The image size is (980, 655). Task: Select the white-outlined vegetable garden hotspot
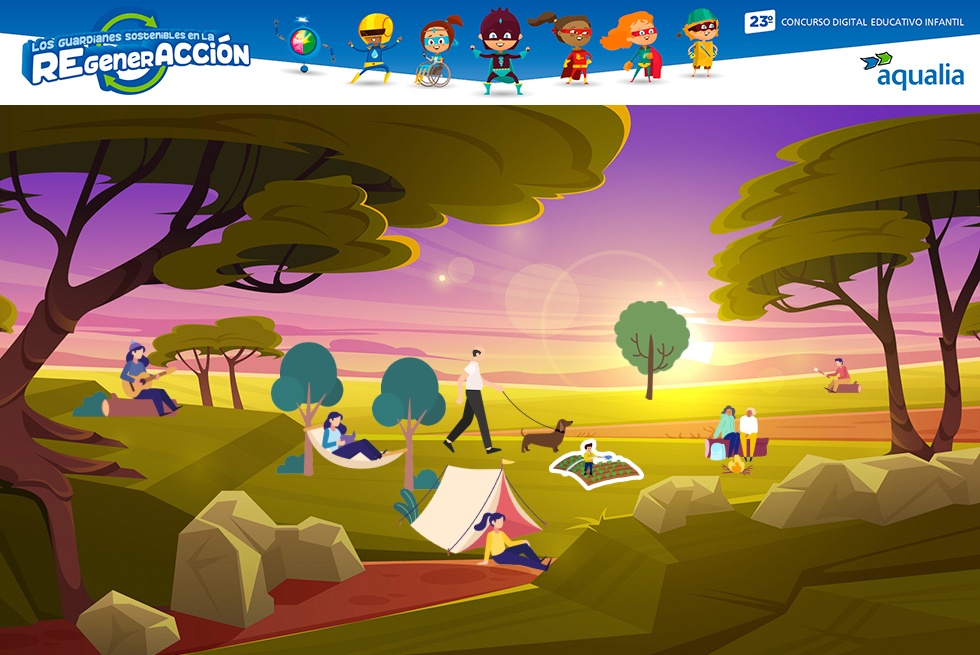tap(596, 463)
